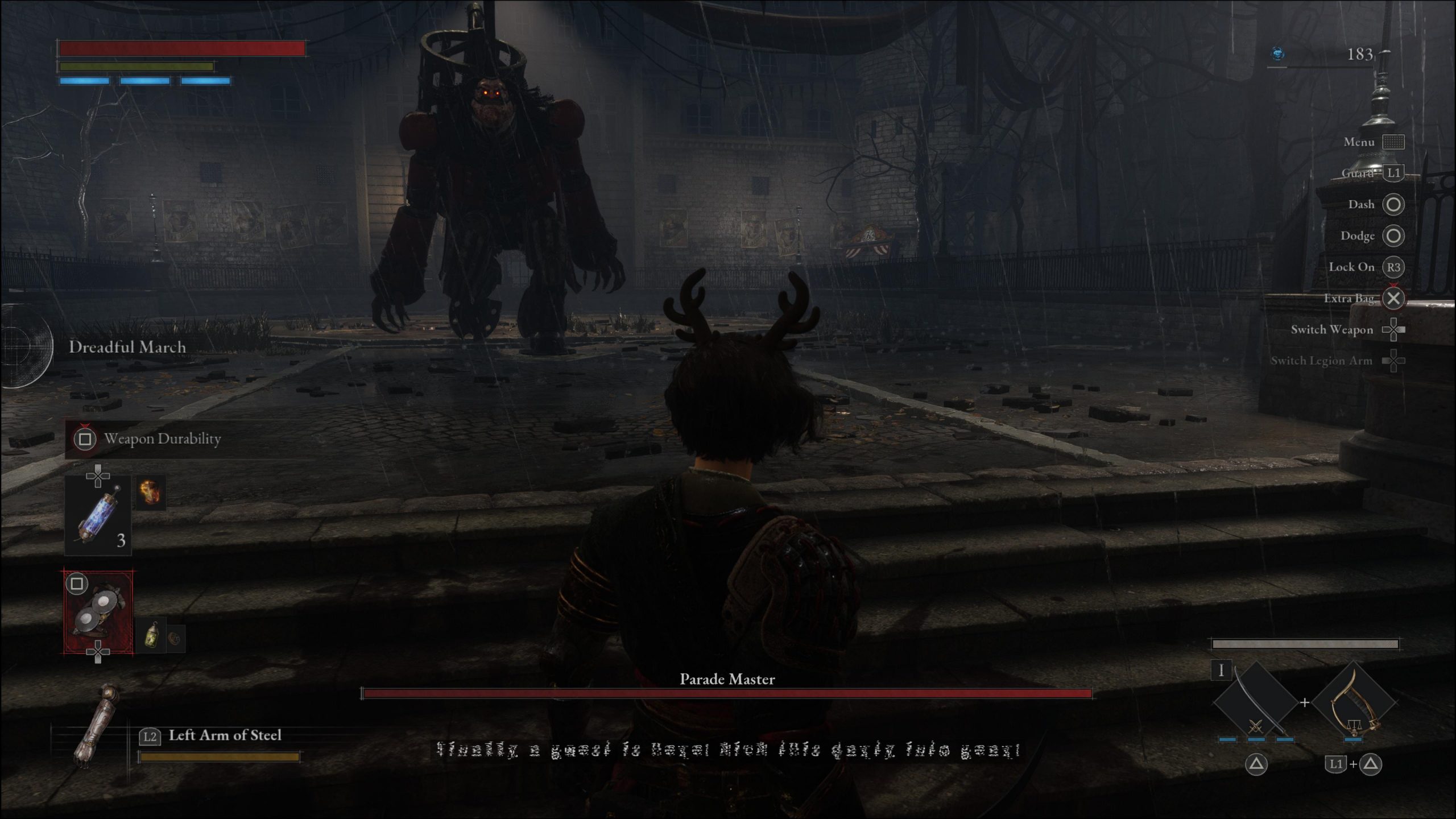This screenshot has height=819, width=1456.
Task: Choose the yellow lantern item icon
Action: [151, 635]
